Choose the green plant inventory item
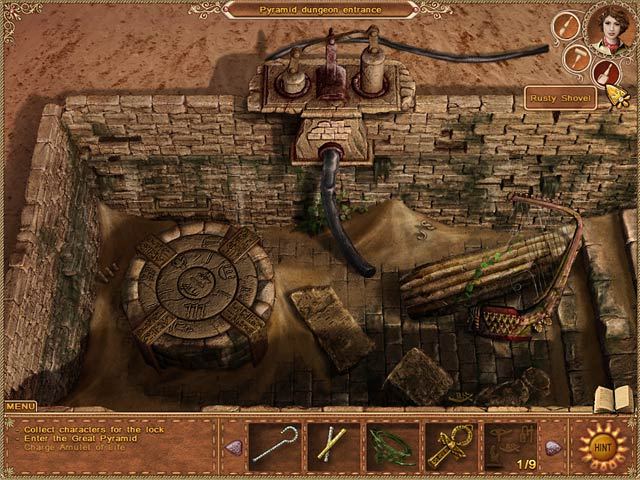The width and height of the screenshot is (640, 480). click(391, 444)
